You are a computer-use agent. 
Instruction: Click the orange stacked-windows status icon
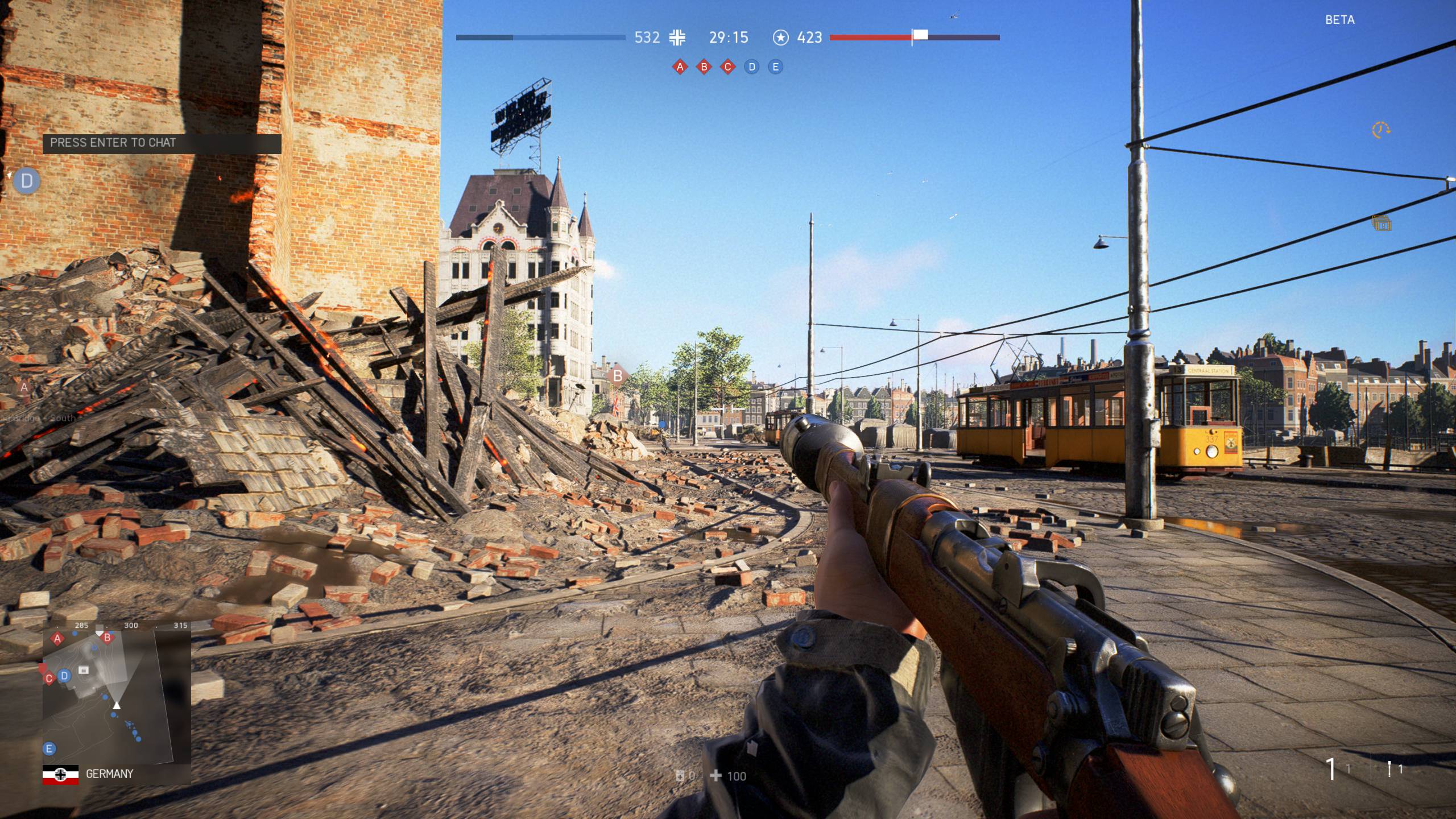(1381, 224)
